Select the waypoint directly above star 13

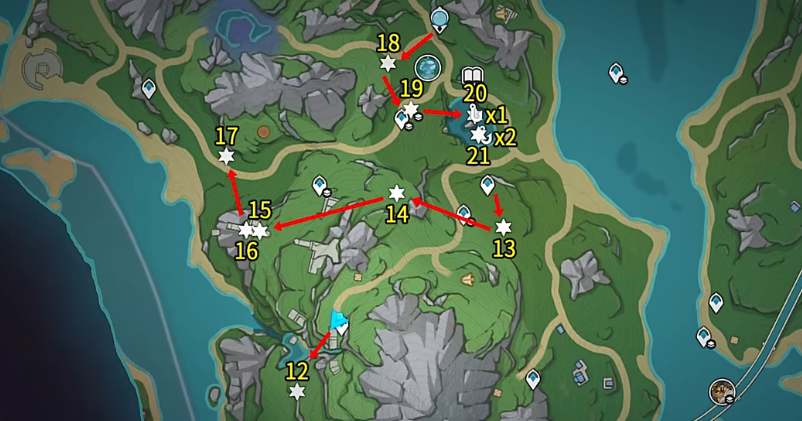point(488,185)
